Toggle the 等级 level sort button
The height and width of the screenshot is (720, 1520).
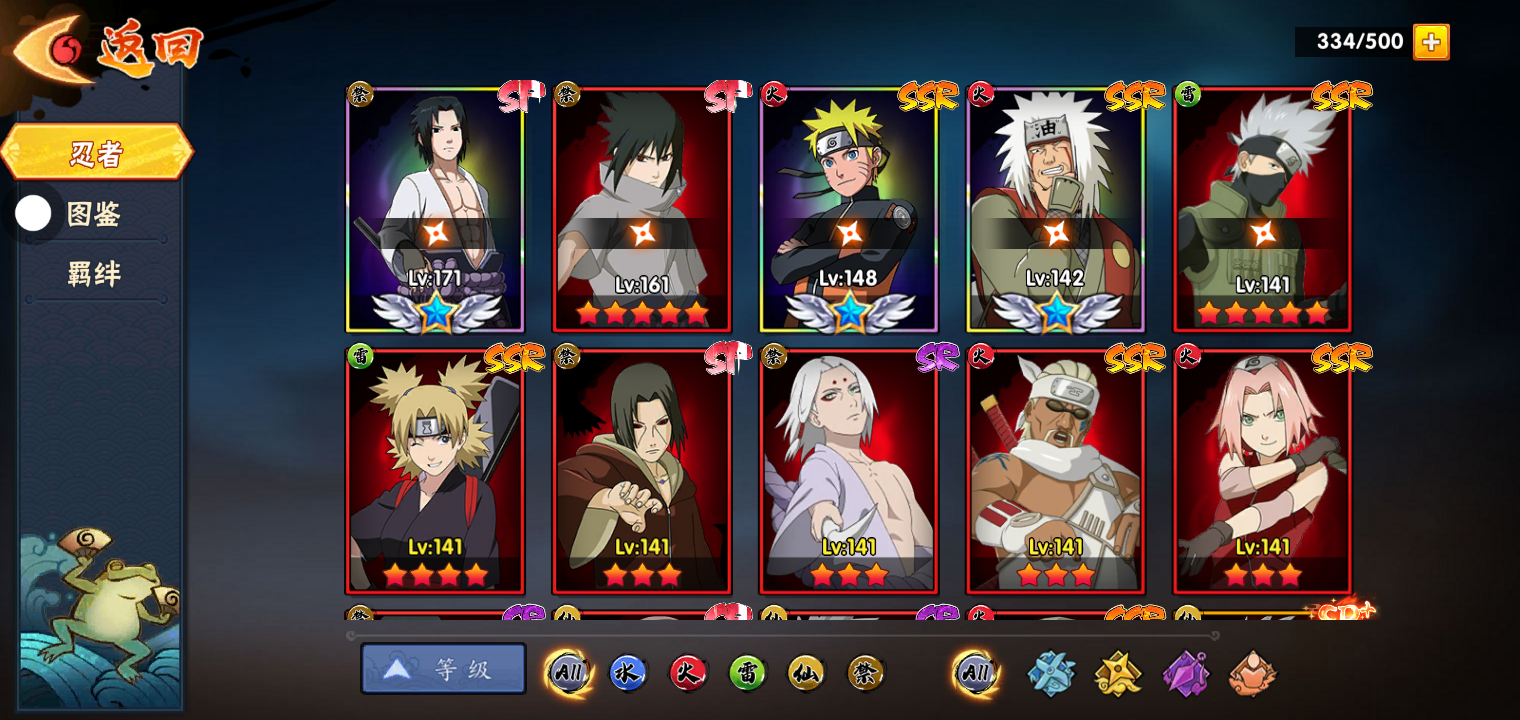(x=443, y=669)
